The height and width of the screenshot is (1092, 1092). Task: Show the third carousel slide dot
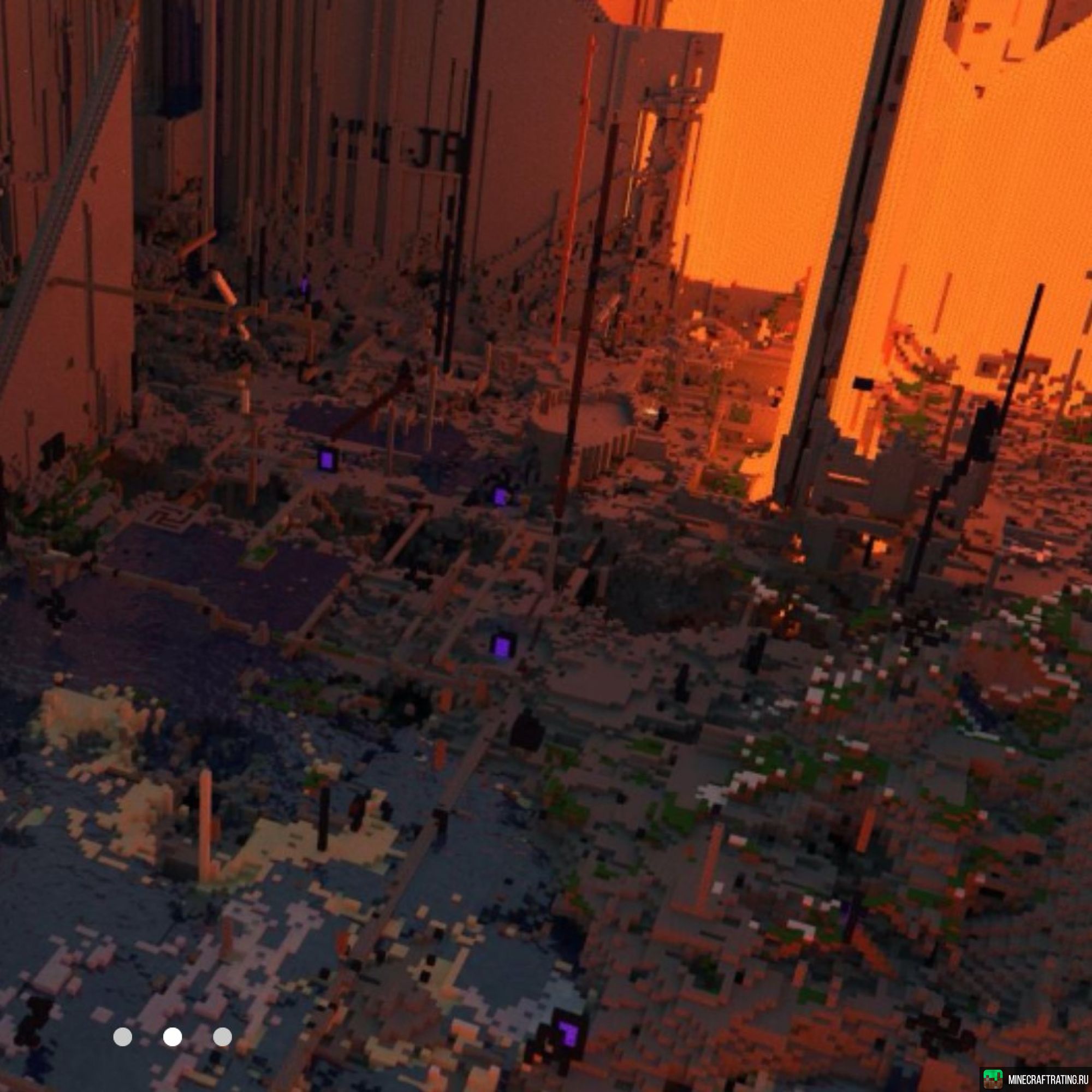tap(222, 1022)
